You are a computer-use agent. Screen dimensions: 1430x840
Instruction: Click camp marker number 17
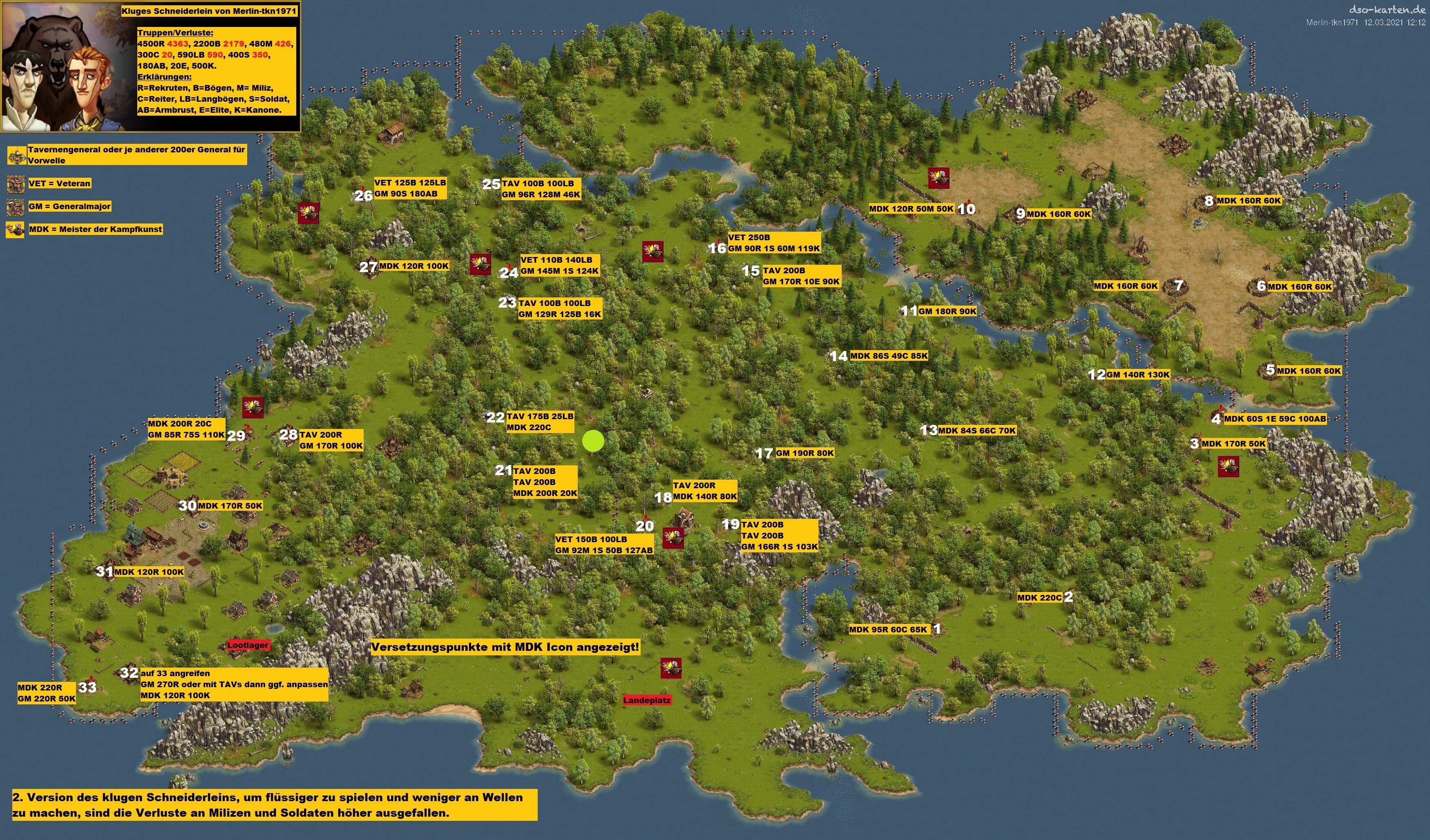764,454
